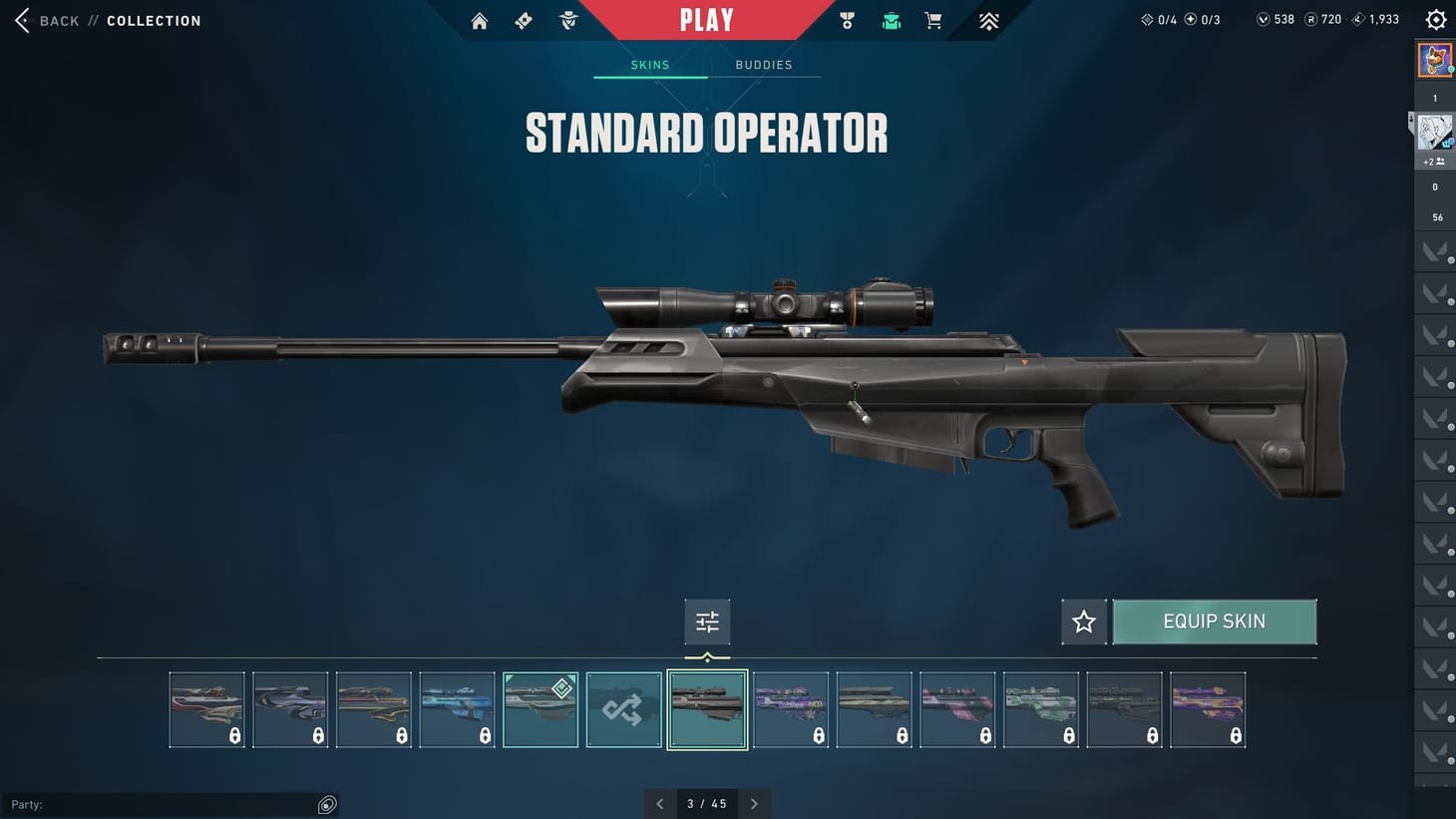Select the highlighted Standard Operator thumbnail
Image resolution: width=1456 pixels, height=819 pixels.
pyautogui.click(x=707, y=709)
